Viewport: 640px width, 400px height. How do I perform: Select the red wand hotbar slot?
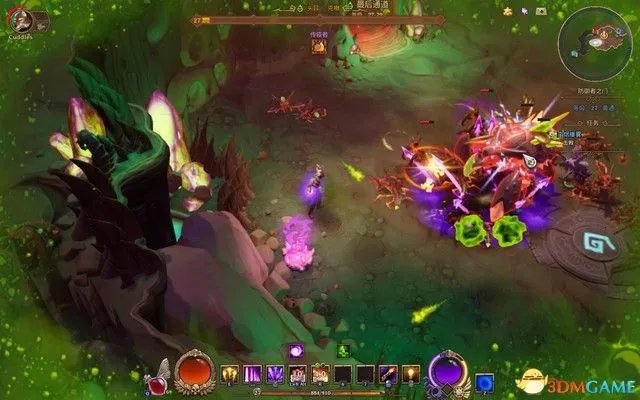pyautogui.click(x=388, y=374)
